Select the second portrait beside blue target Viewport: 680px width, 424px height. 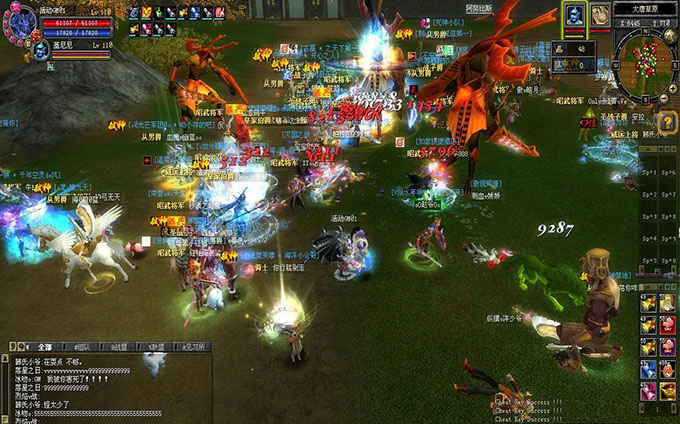599,15
